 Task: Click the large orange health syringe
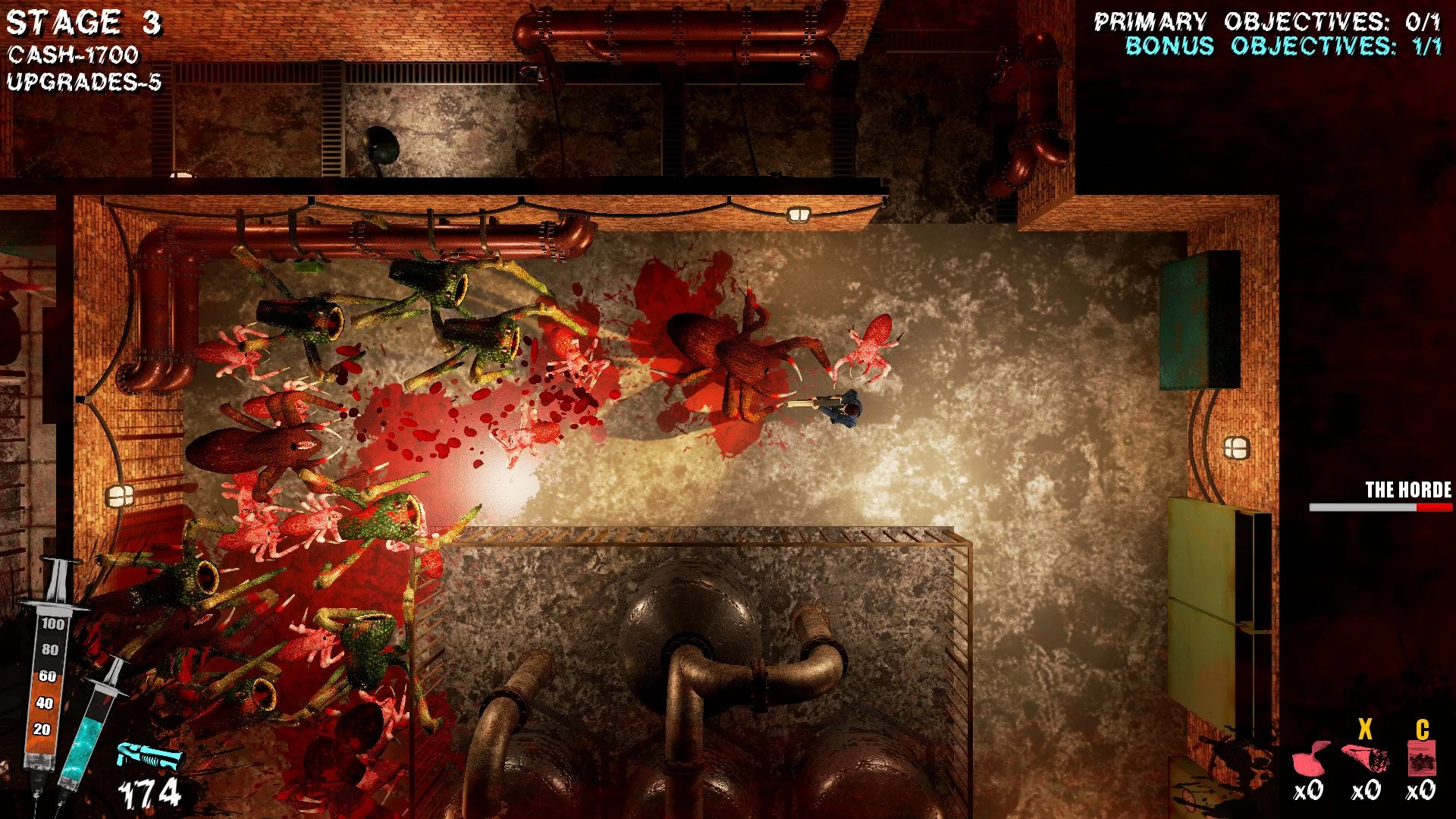coord(47,682)
